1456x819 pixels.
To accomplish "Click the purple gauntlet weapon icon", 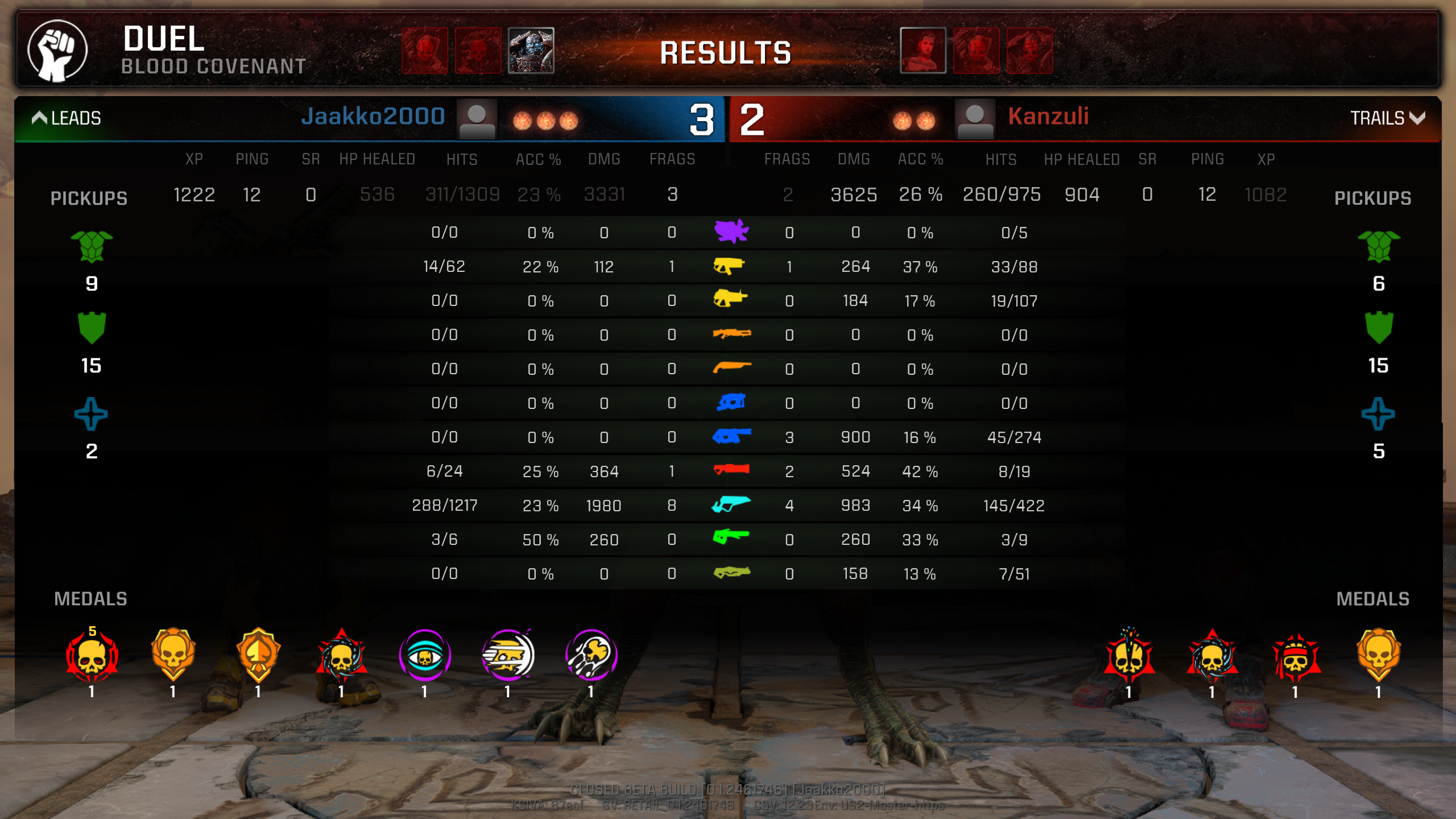I will tap(731, 231).
